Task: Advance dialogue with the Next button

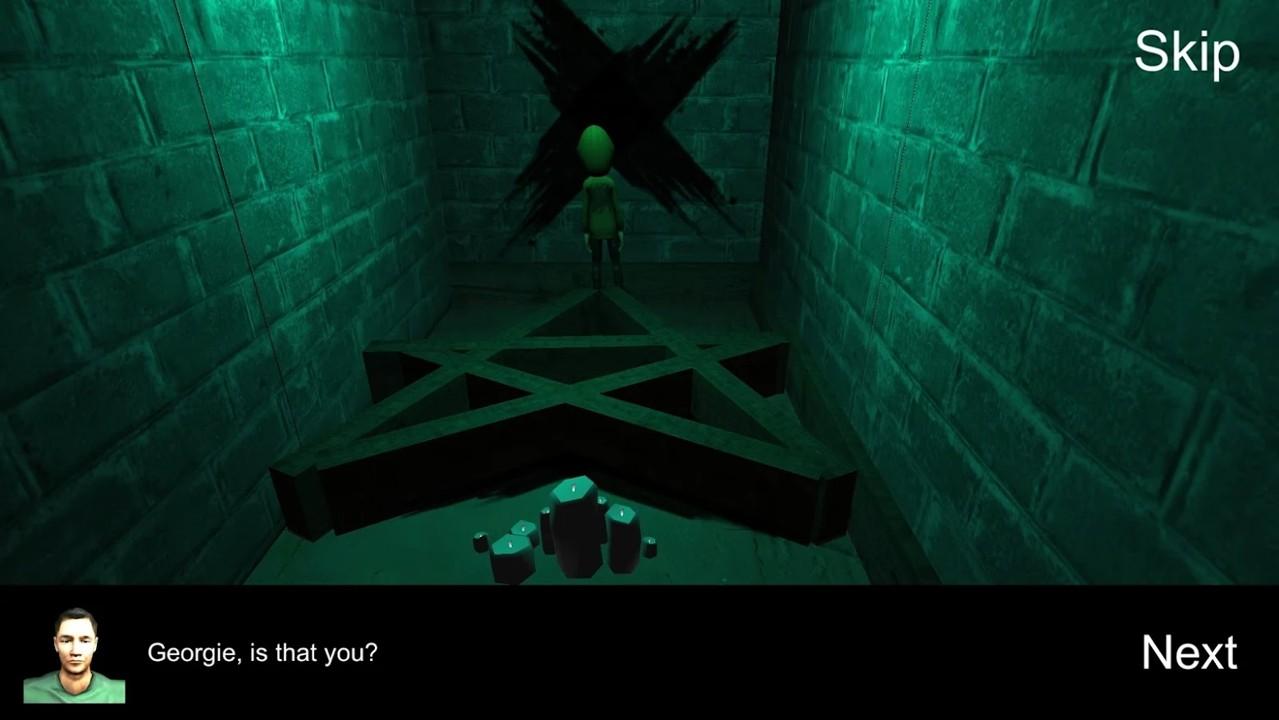Action: click(1189, 652)
